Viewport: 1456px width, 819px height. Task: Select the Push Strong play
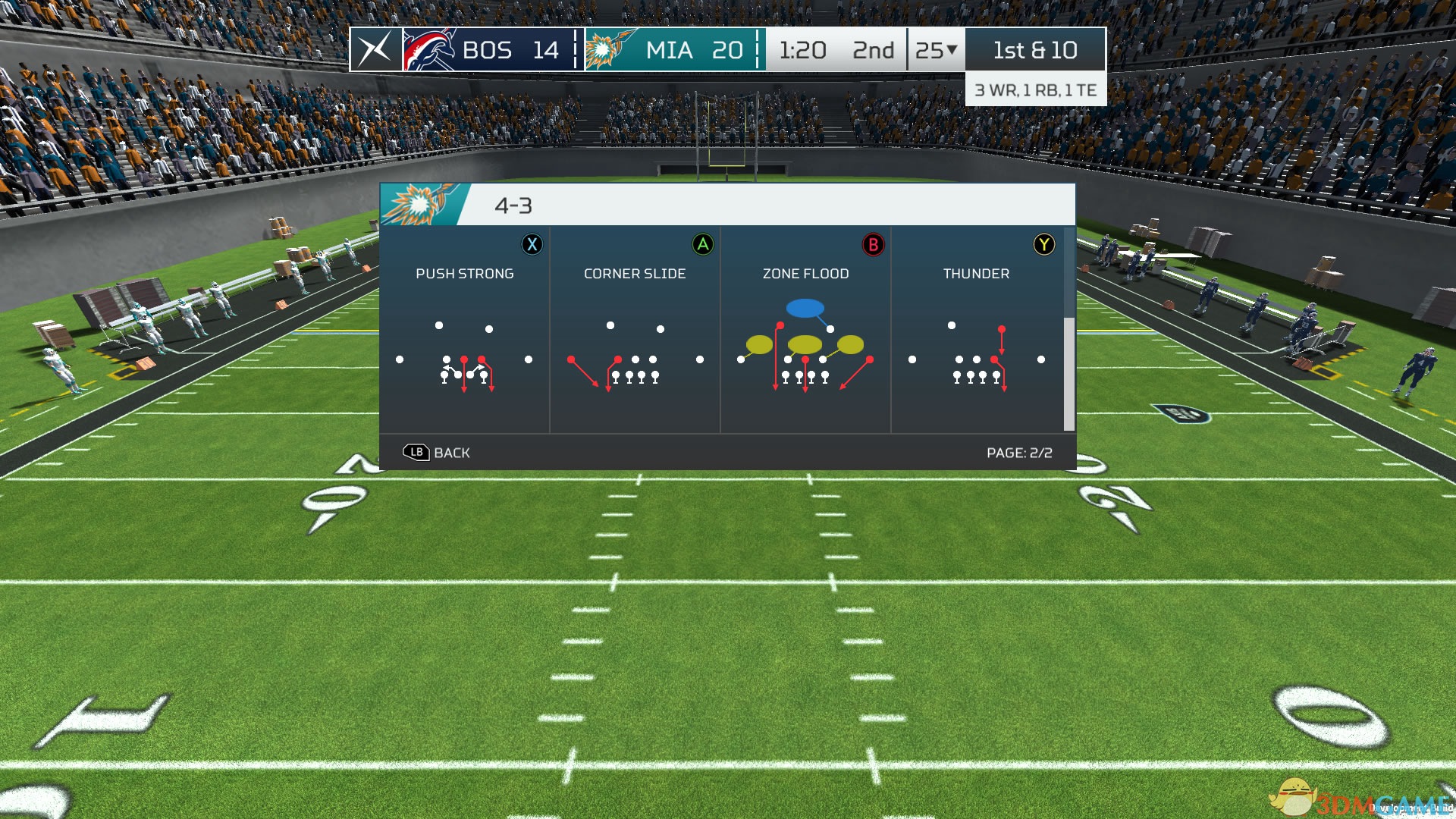tap(464, 330)
